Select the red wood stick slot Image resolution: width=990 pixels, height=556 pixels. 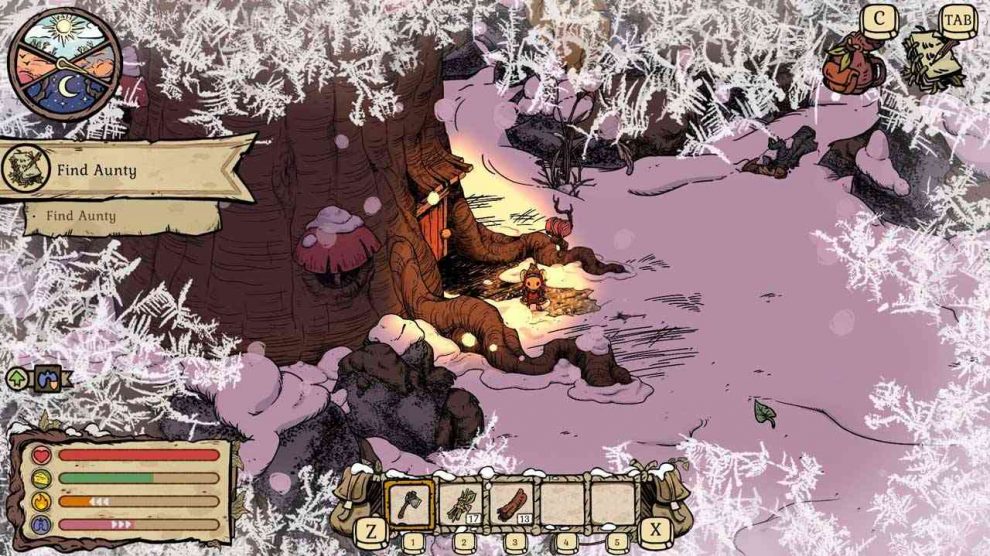coord(511,505)
